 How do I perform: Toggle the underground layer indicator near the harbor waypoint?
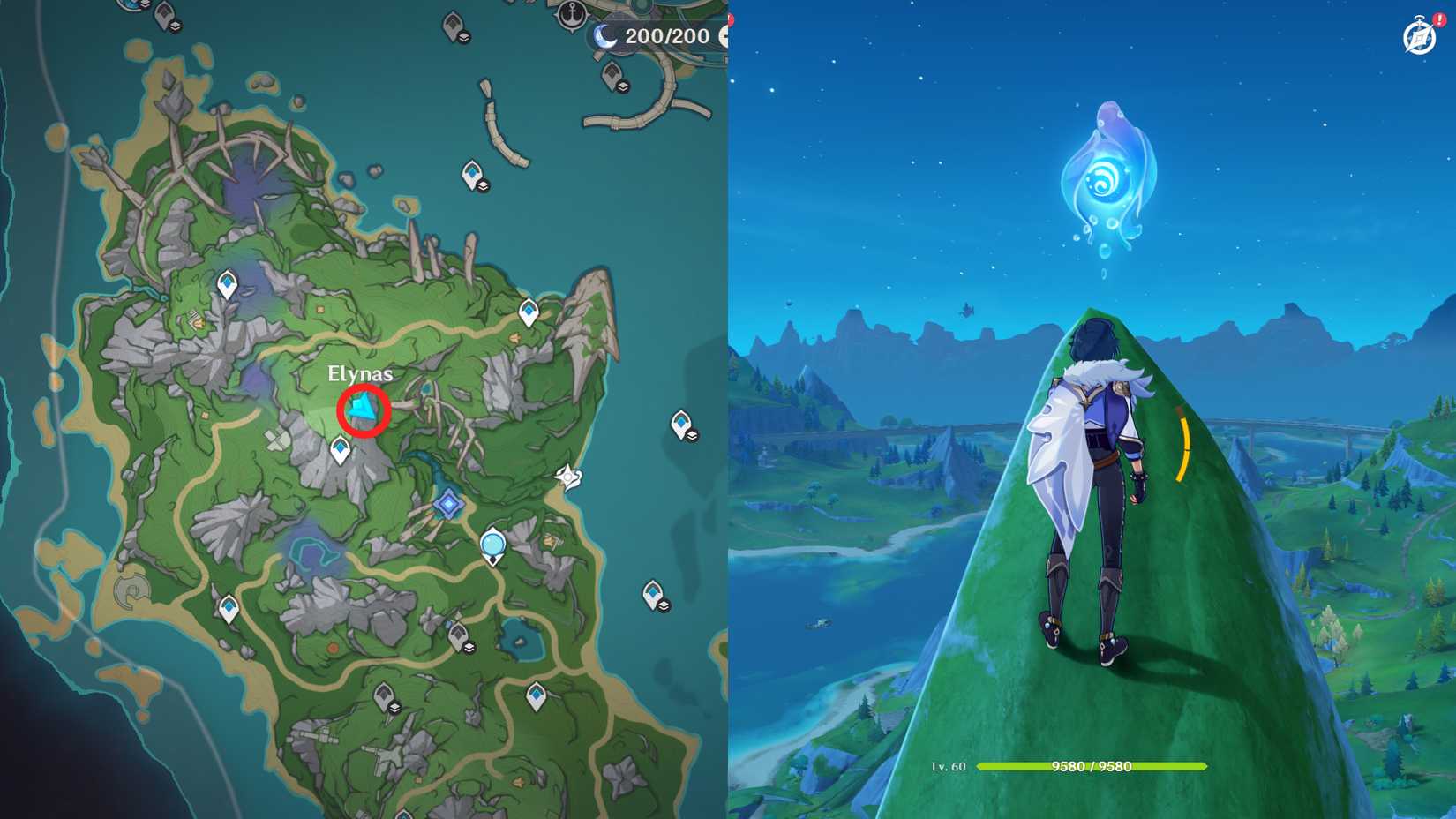point(624,86)
